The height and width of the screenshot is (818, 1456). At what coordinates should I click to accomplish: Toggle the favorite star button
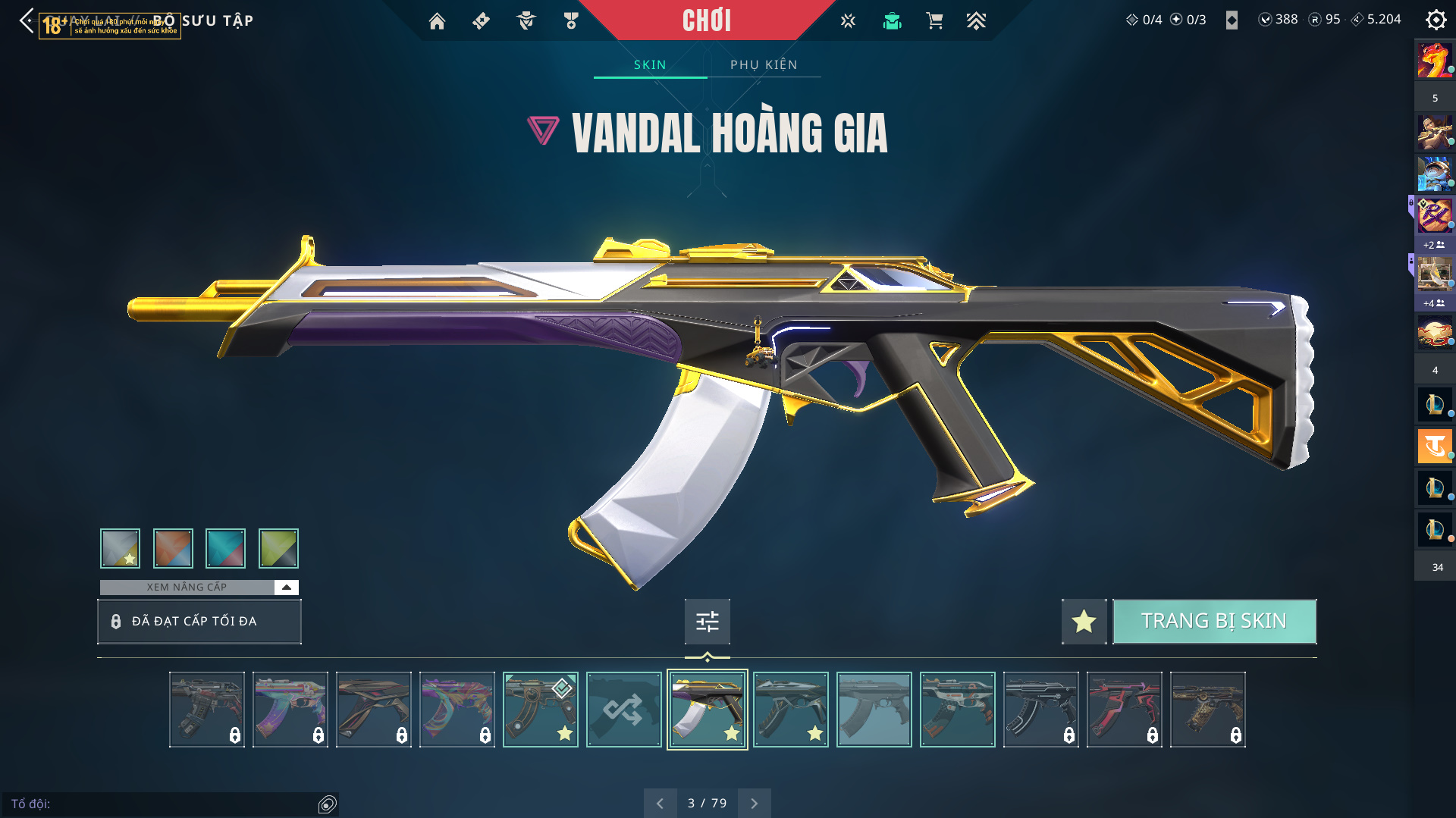[1084, 621]
